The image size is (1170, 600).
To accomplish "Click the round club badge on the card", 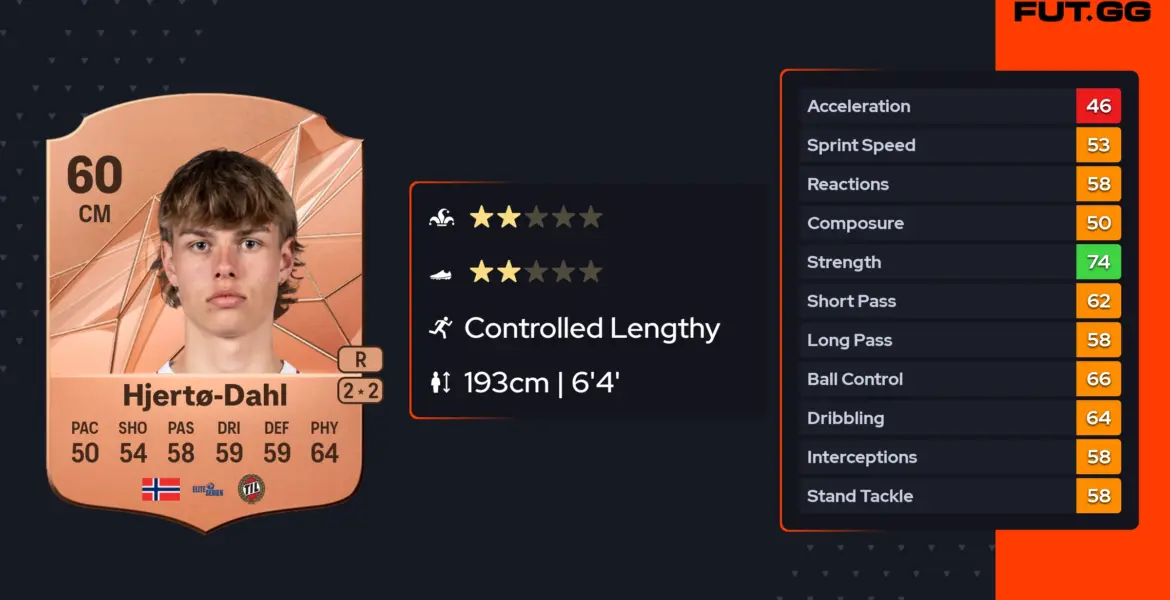I will coord(251,489).
